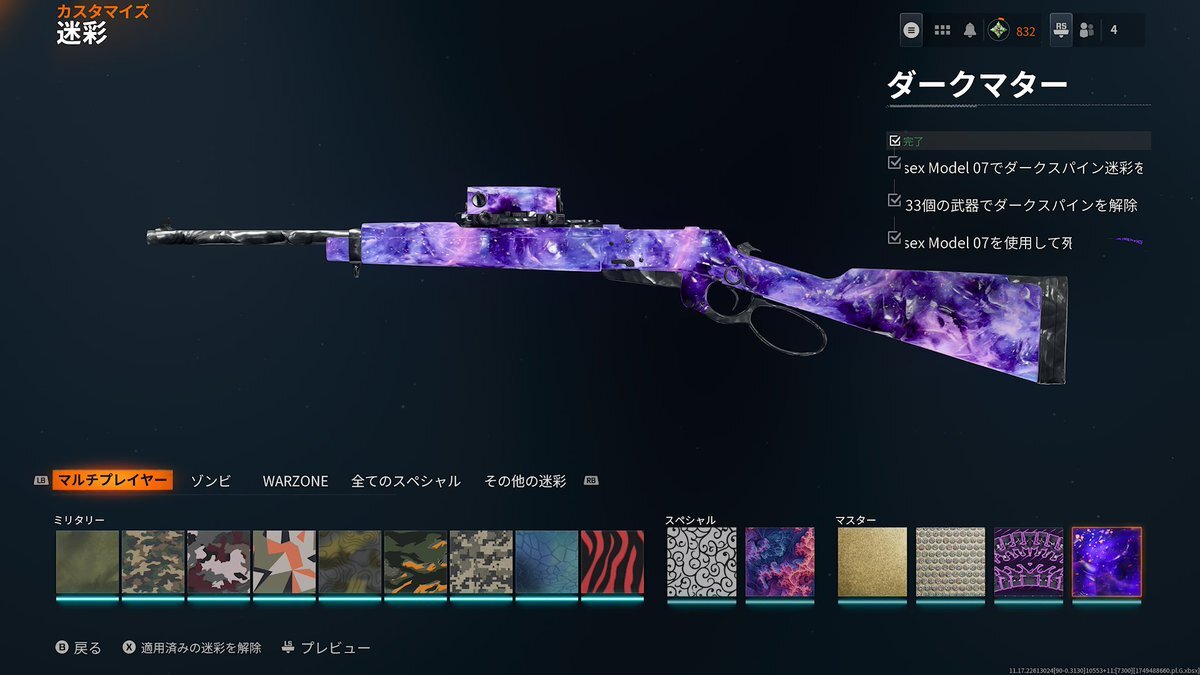
Task: Choose the silver diamond mastery camo
Action: [x=950, y=562]
